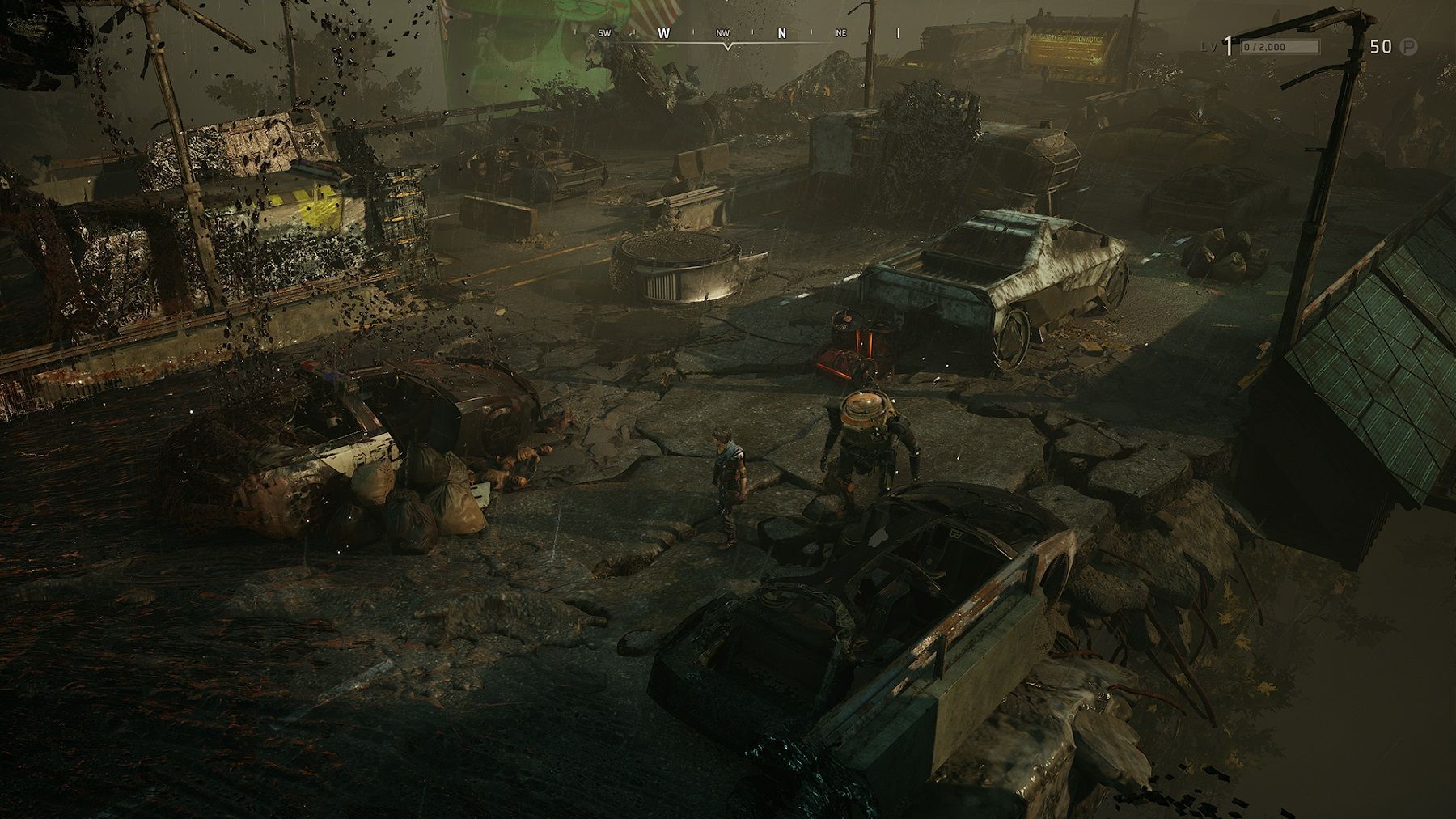Click the currency P coin icon
This screenshot has width=1456, height=819.
[1408, 47]
